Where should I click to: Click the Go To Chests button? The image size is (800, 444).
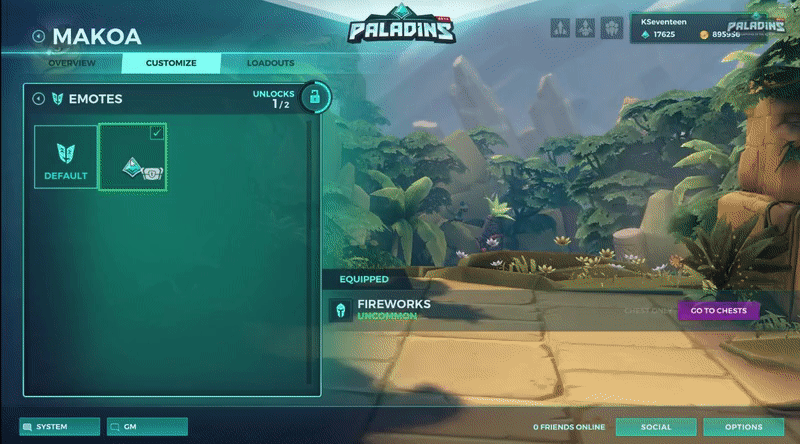click(x=718, y=311)
